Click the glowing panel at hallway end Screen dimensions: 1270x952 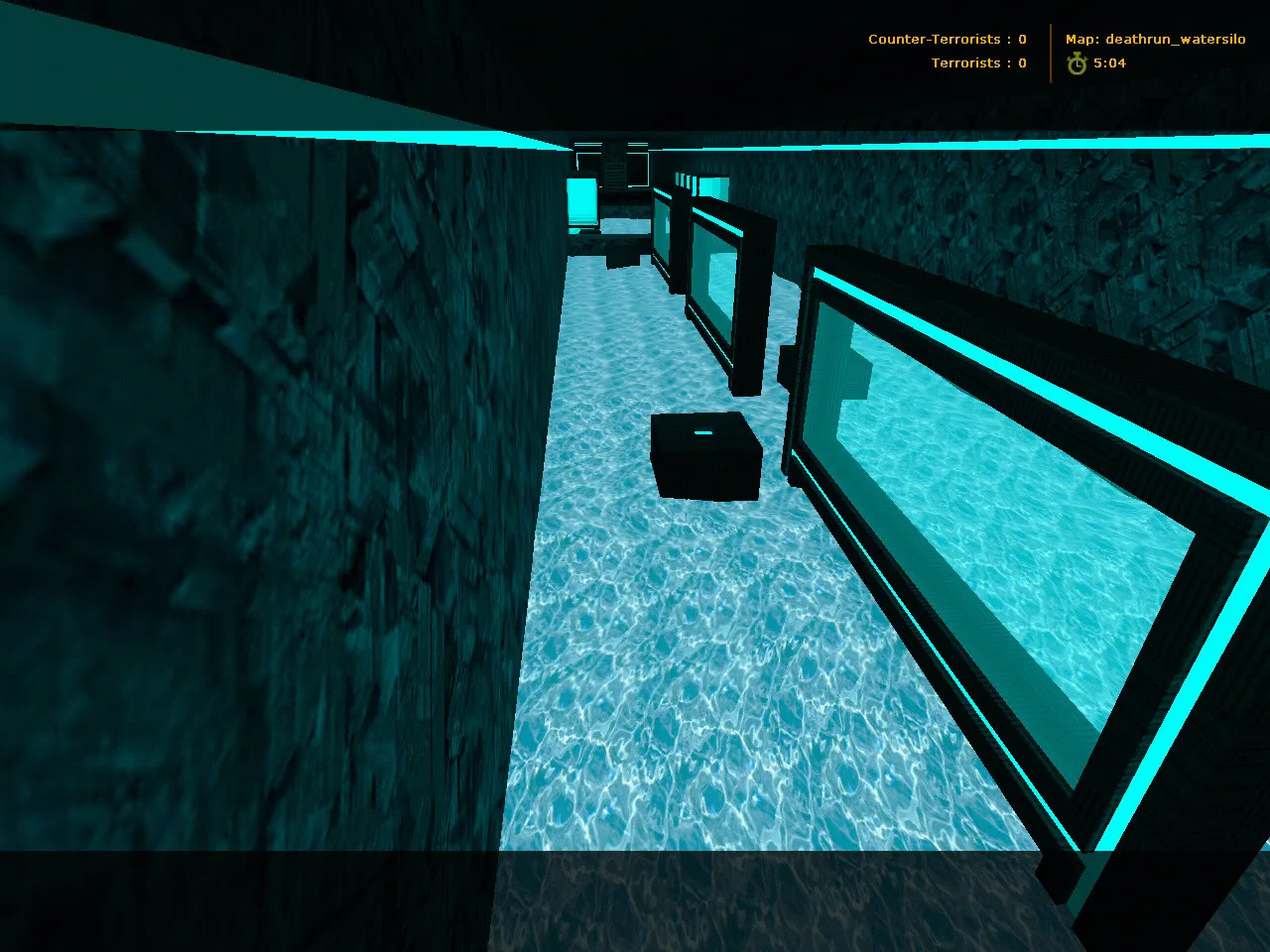point(583,203)
